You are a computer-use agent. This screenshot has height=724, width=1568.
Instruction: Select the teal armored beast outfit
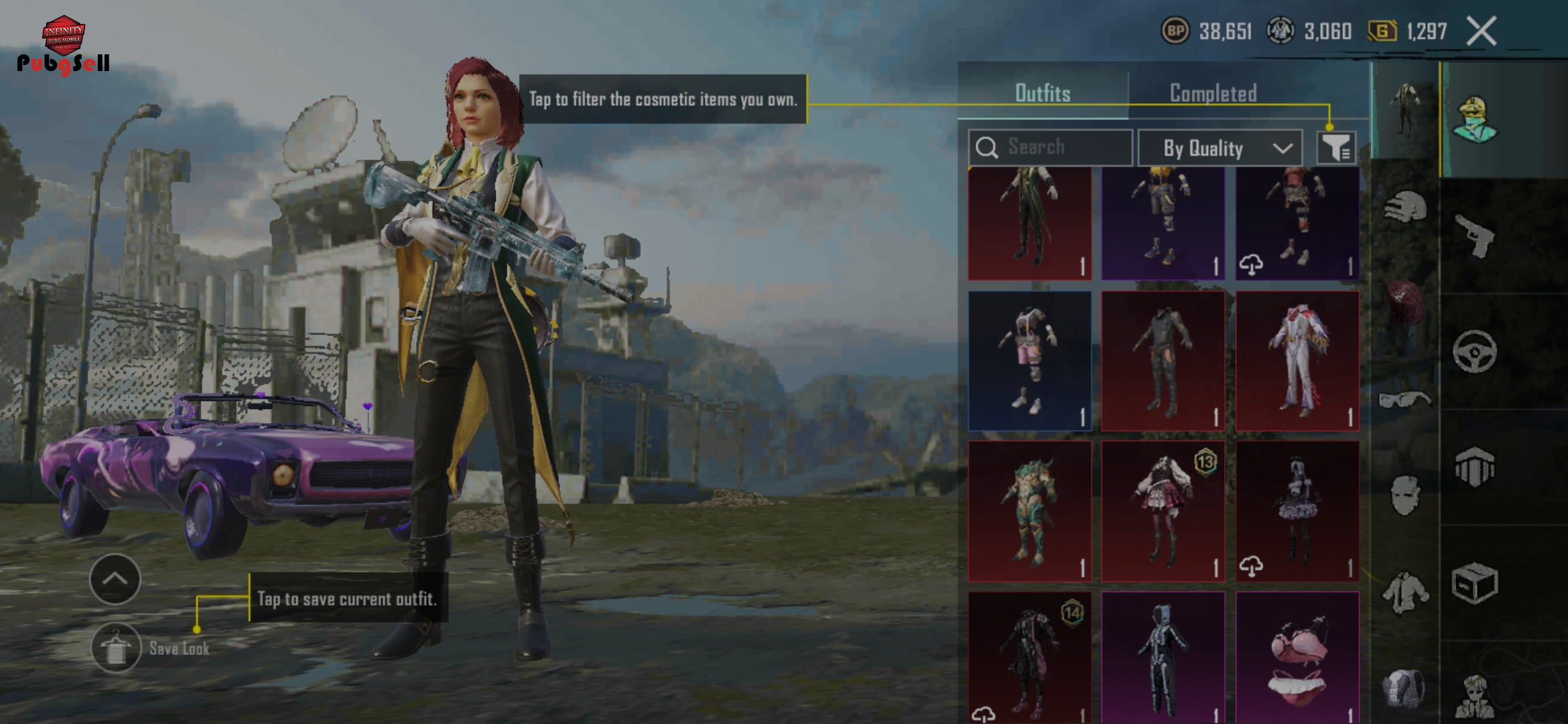tap(1029, 511)
